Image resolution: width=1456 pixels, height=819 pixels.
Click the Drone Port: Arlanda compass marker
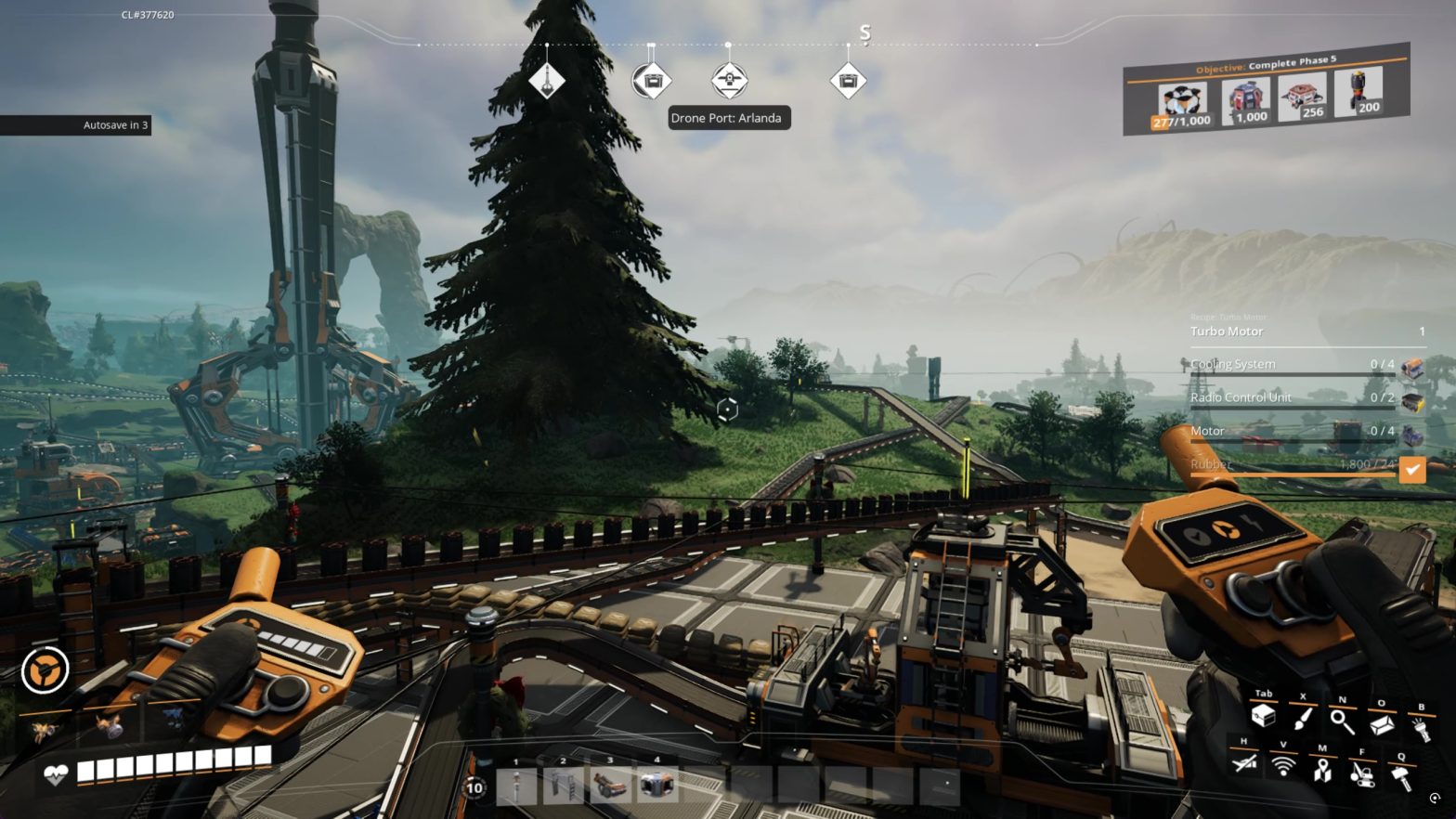pos(728,80)
